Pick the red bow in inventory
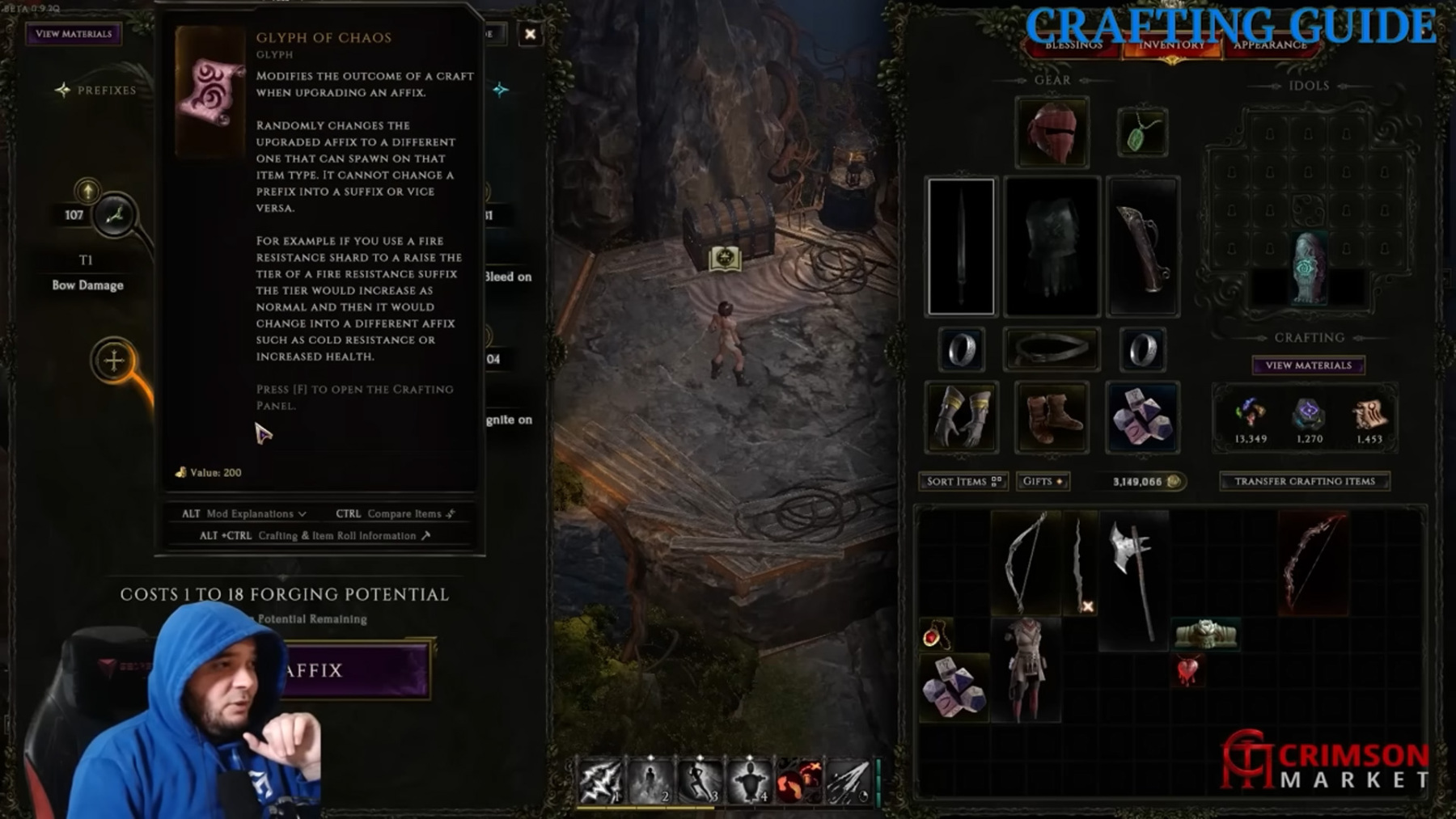The height and width of the screenshot is (819, 1456). click(1312, 562)
